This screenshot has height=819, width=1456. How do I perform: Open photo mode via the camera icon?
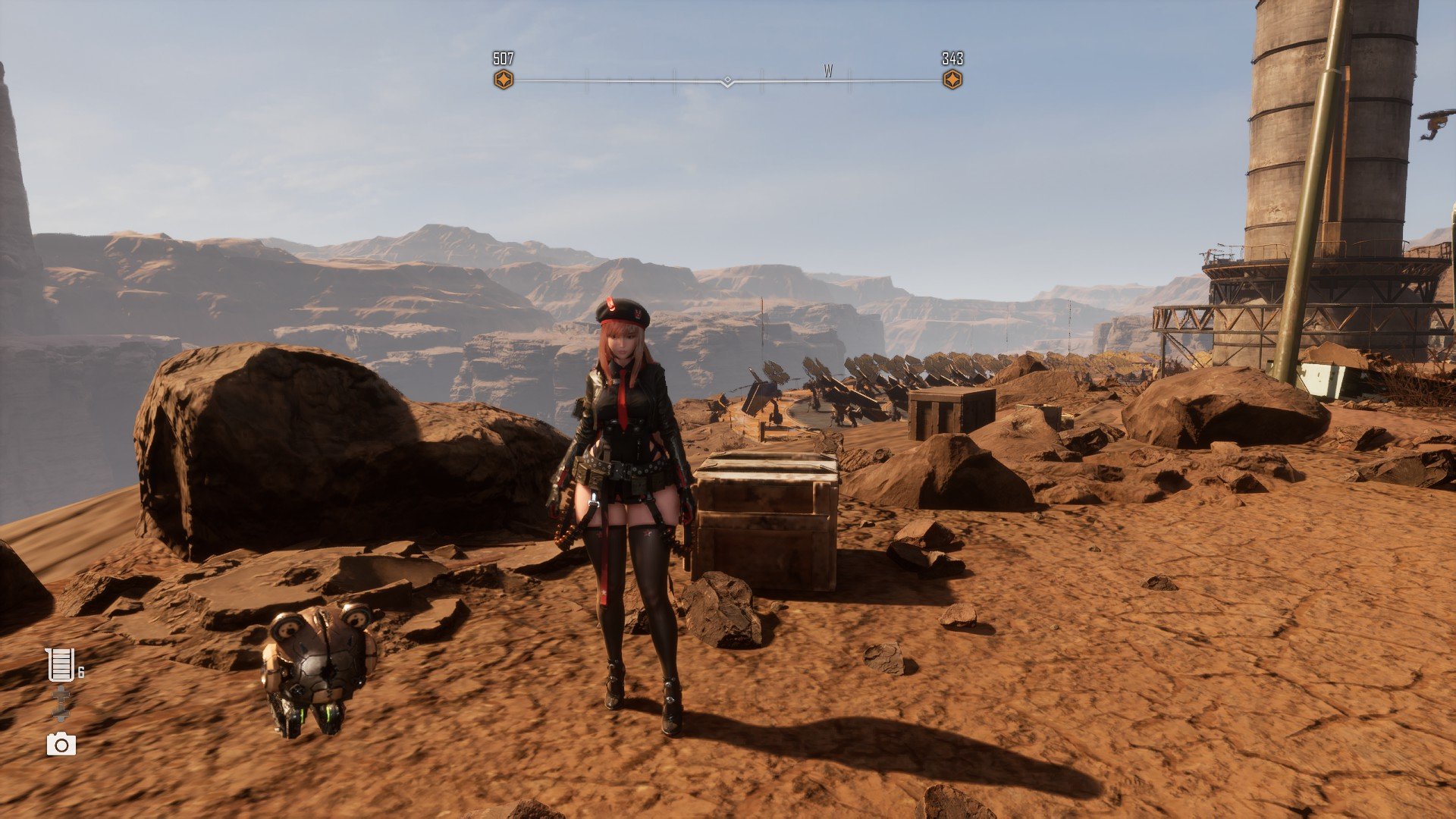click(61, 745)
